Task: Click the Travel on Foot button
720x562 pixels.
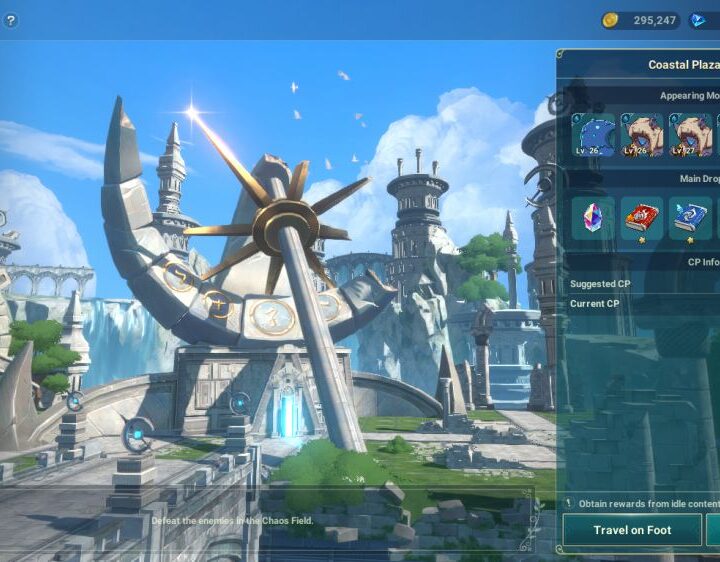Action: coord(632,530)
